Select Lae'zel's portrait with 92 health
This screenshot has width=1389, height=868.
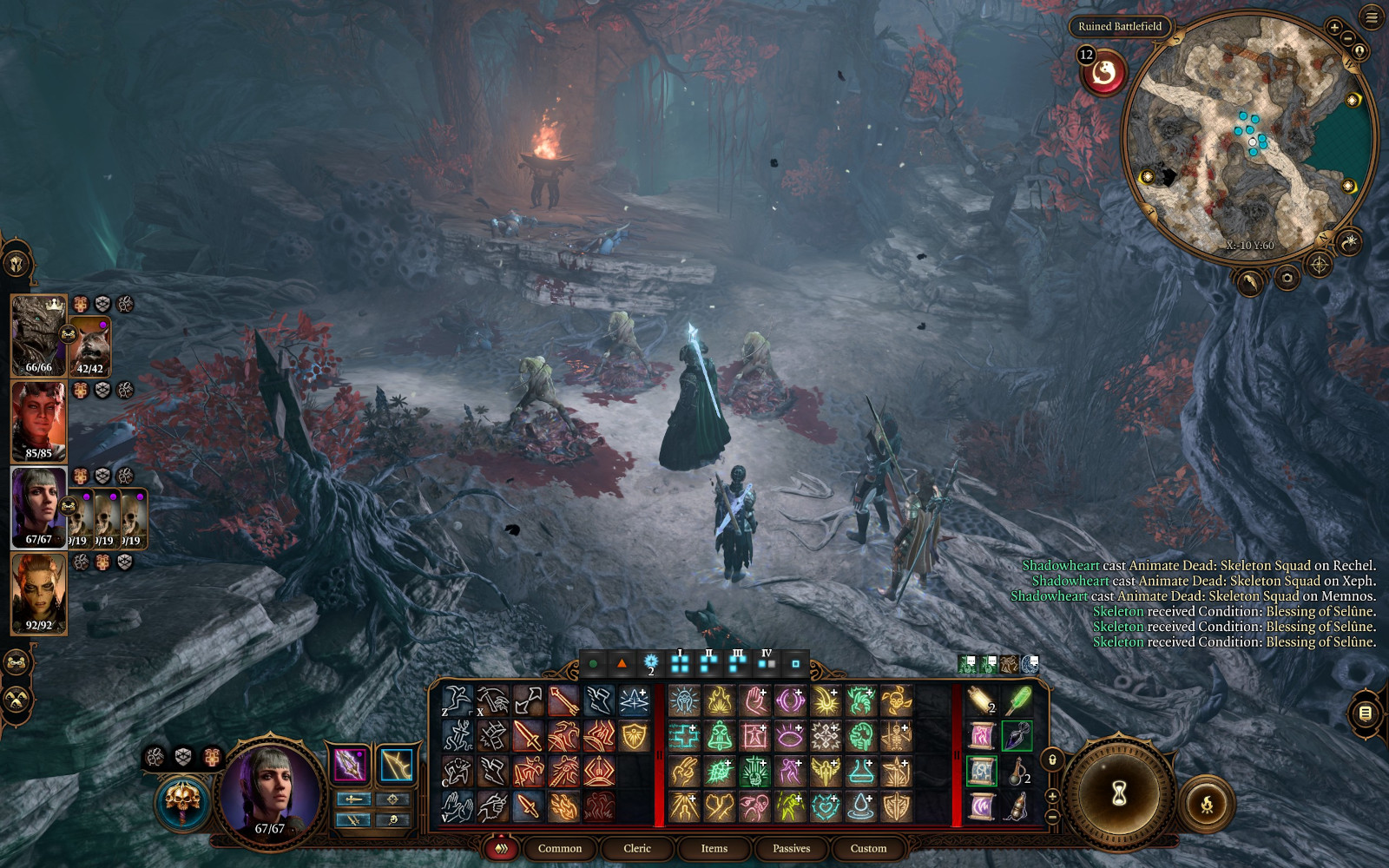click(x=38, y=593)
